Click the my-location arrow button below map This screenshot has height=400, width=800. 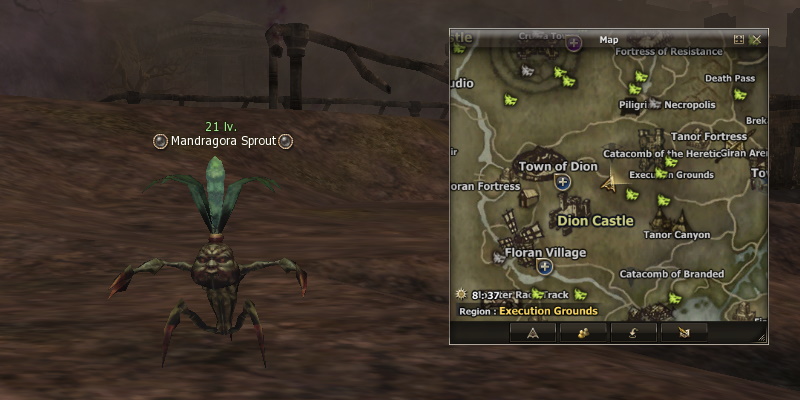tap(533, 332)
